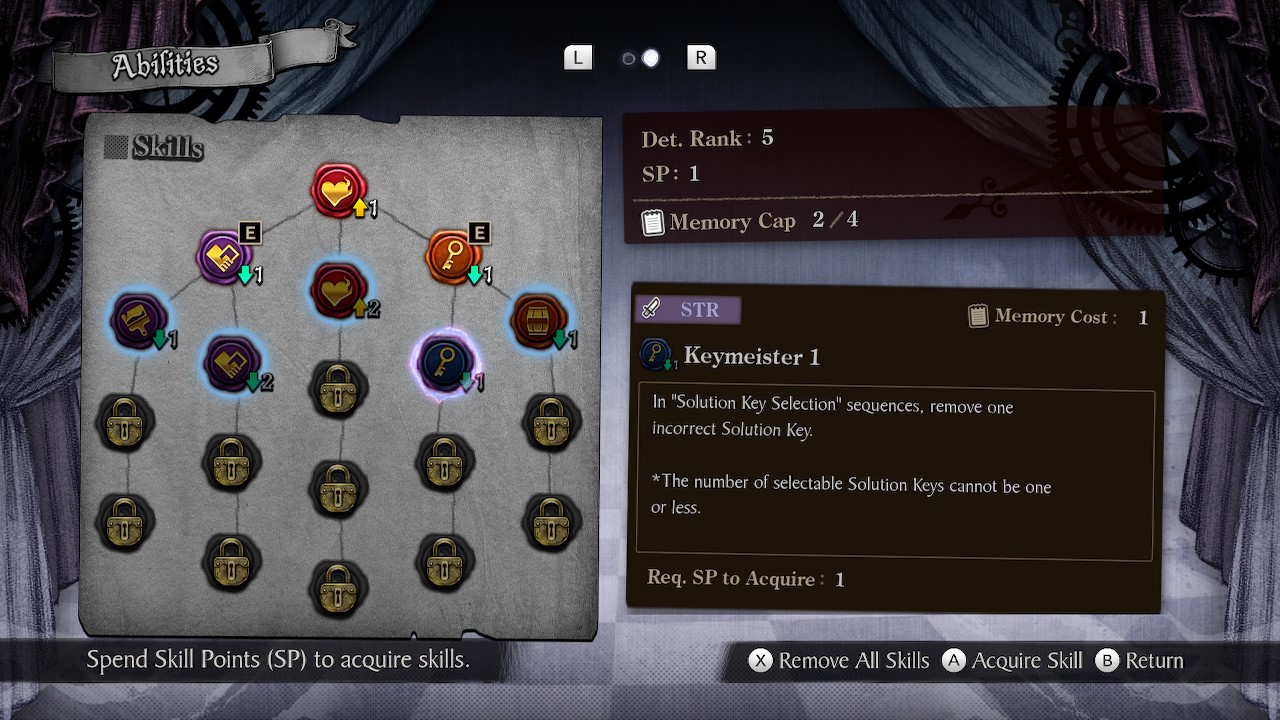The image size is (1280, 720).
Task: Pick the leftmost dark purple skill marked 1
Action: [139, 321]
